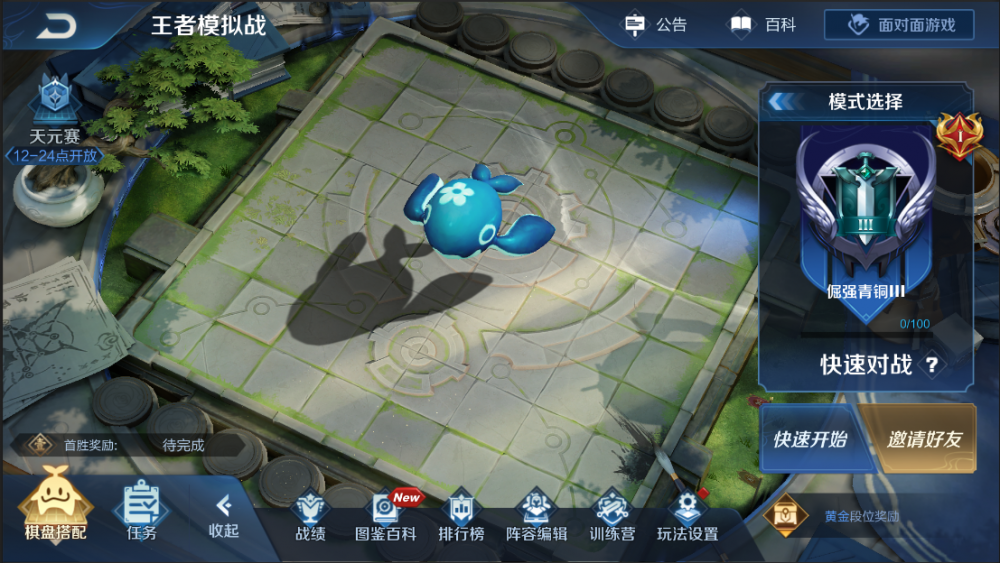This screenshot has height=563, width=1000.
Task: Click the 快速开始 quick start button
Action: click(809, 439)
